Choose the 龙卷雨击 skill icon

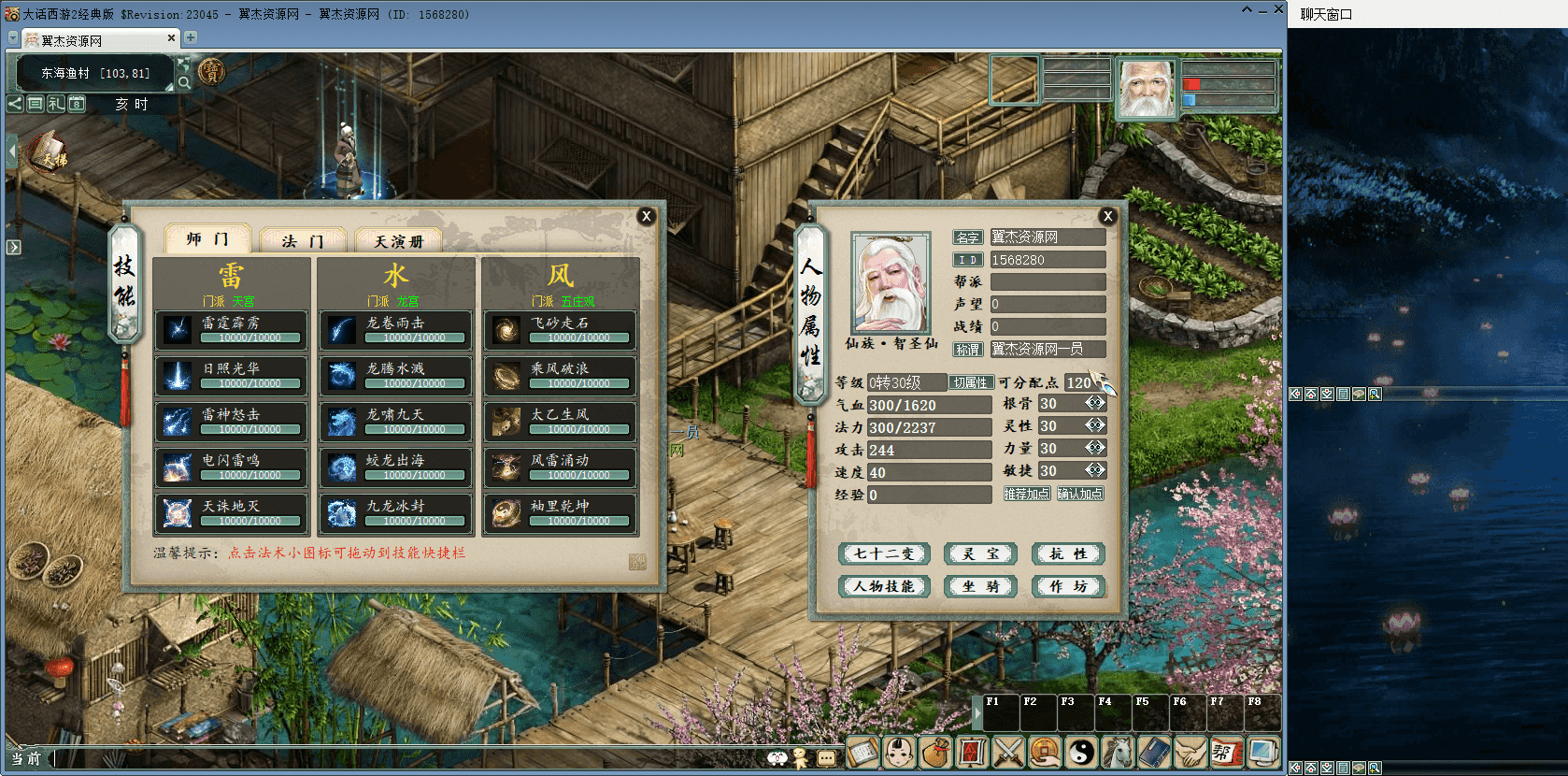coord(342,329)
